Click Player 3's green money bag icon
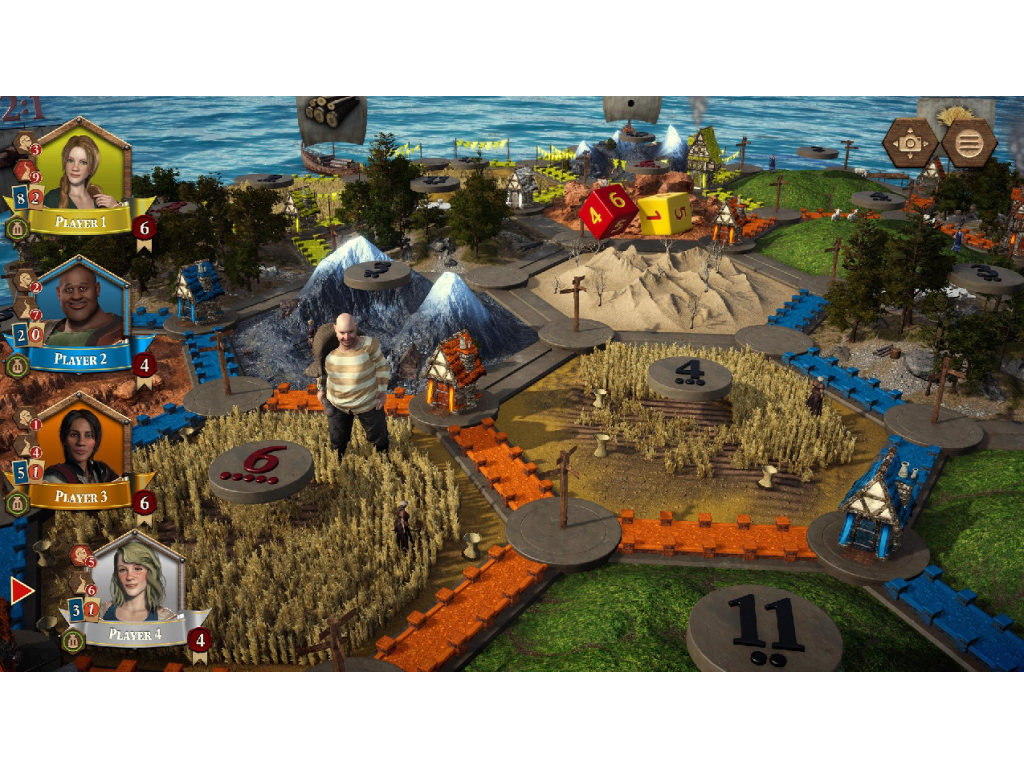 click(17, 503)
